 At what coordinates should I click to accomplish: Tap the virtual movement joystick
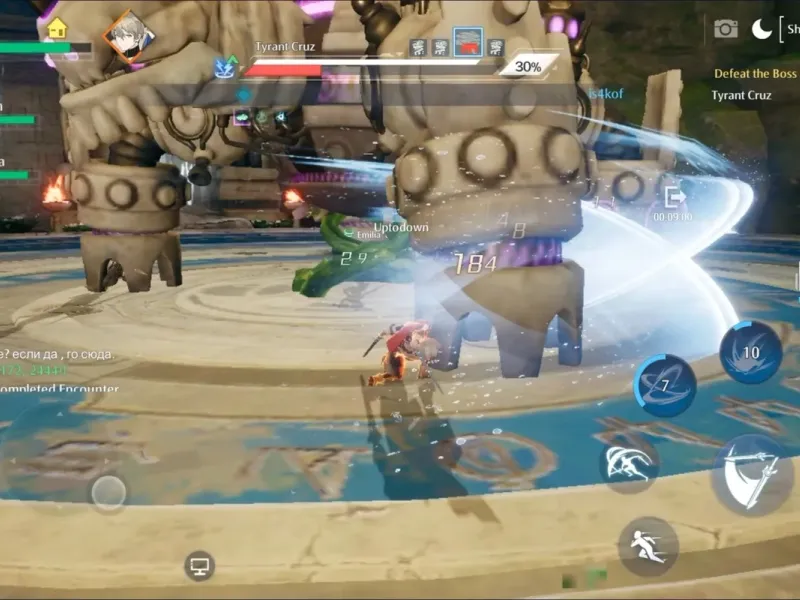pos(108,492)
